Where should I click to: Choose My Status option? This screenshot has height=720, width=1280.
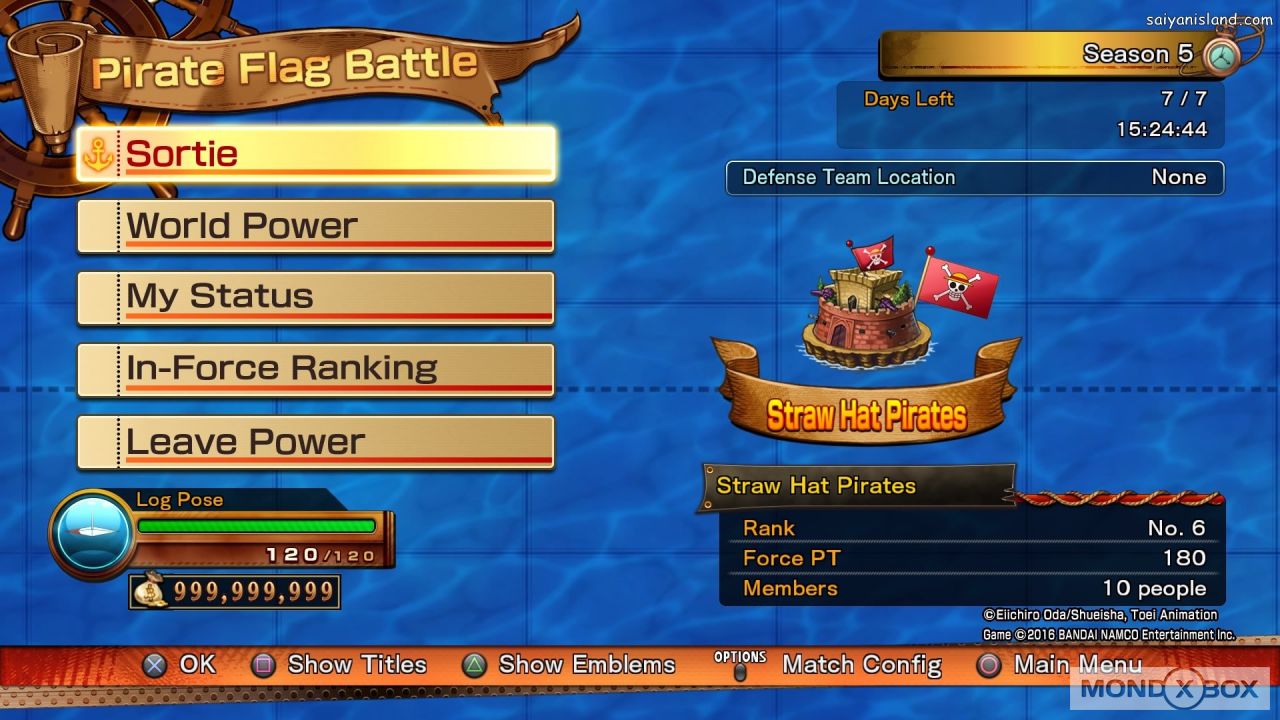click(316, 297)
